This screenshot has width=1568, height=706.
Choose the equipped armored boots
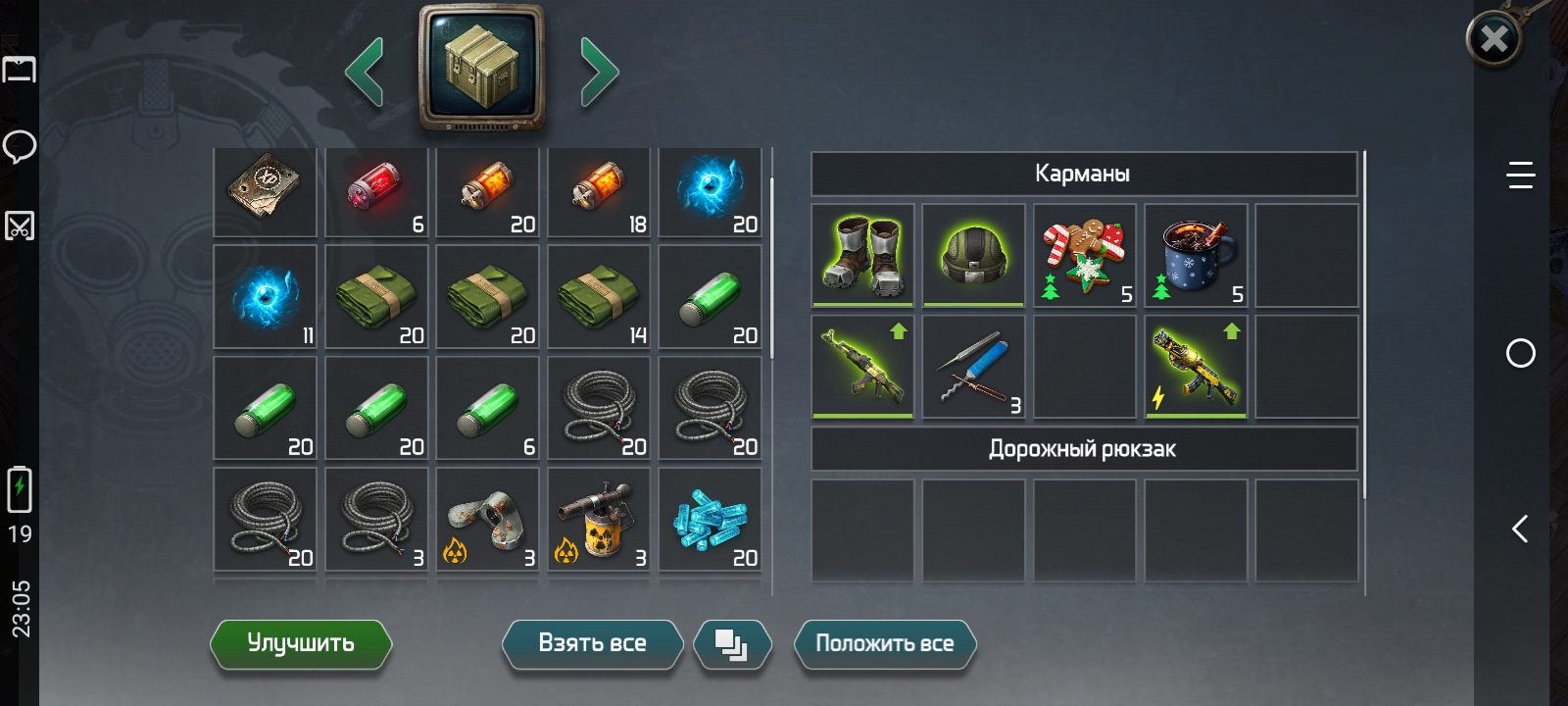862,255
